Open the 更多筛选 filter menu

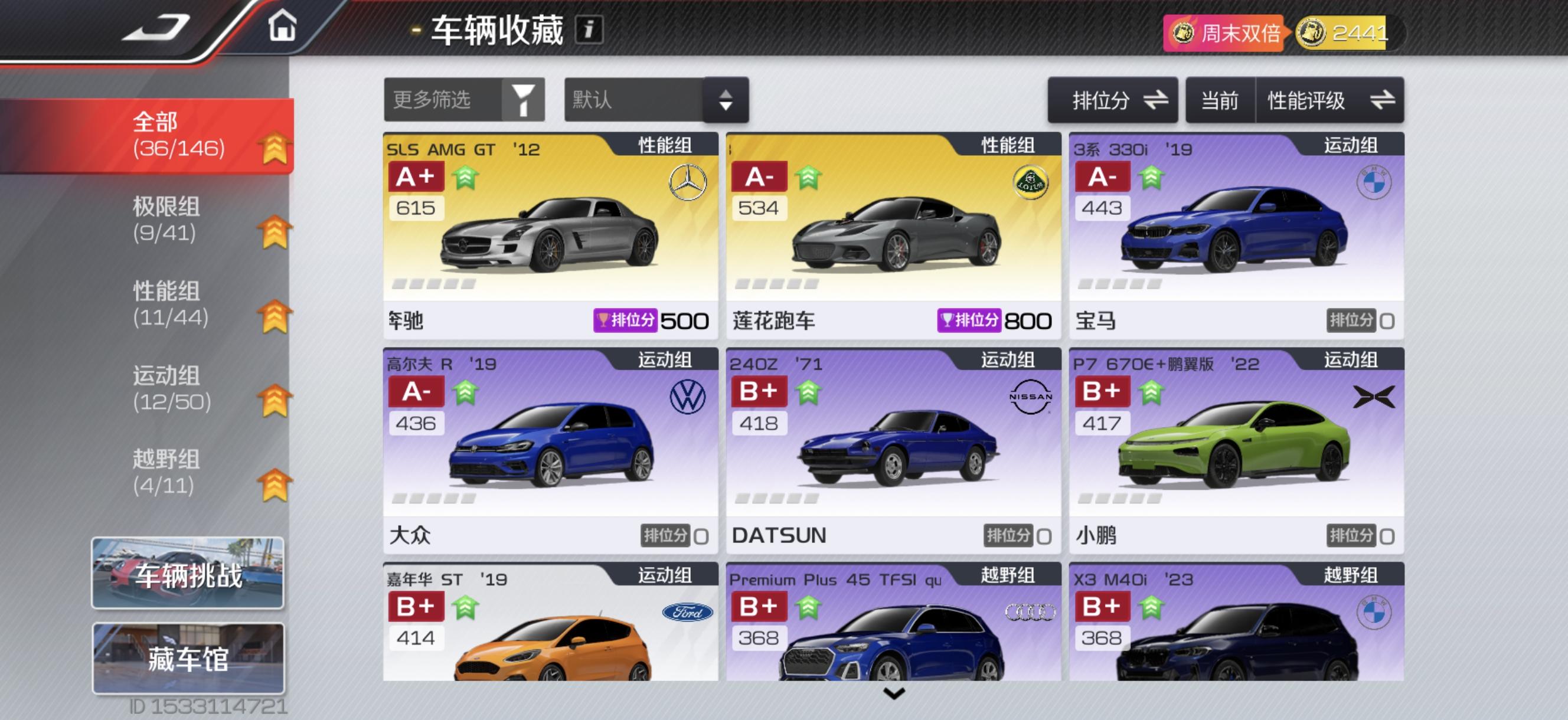465,100
